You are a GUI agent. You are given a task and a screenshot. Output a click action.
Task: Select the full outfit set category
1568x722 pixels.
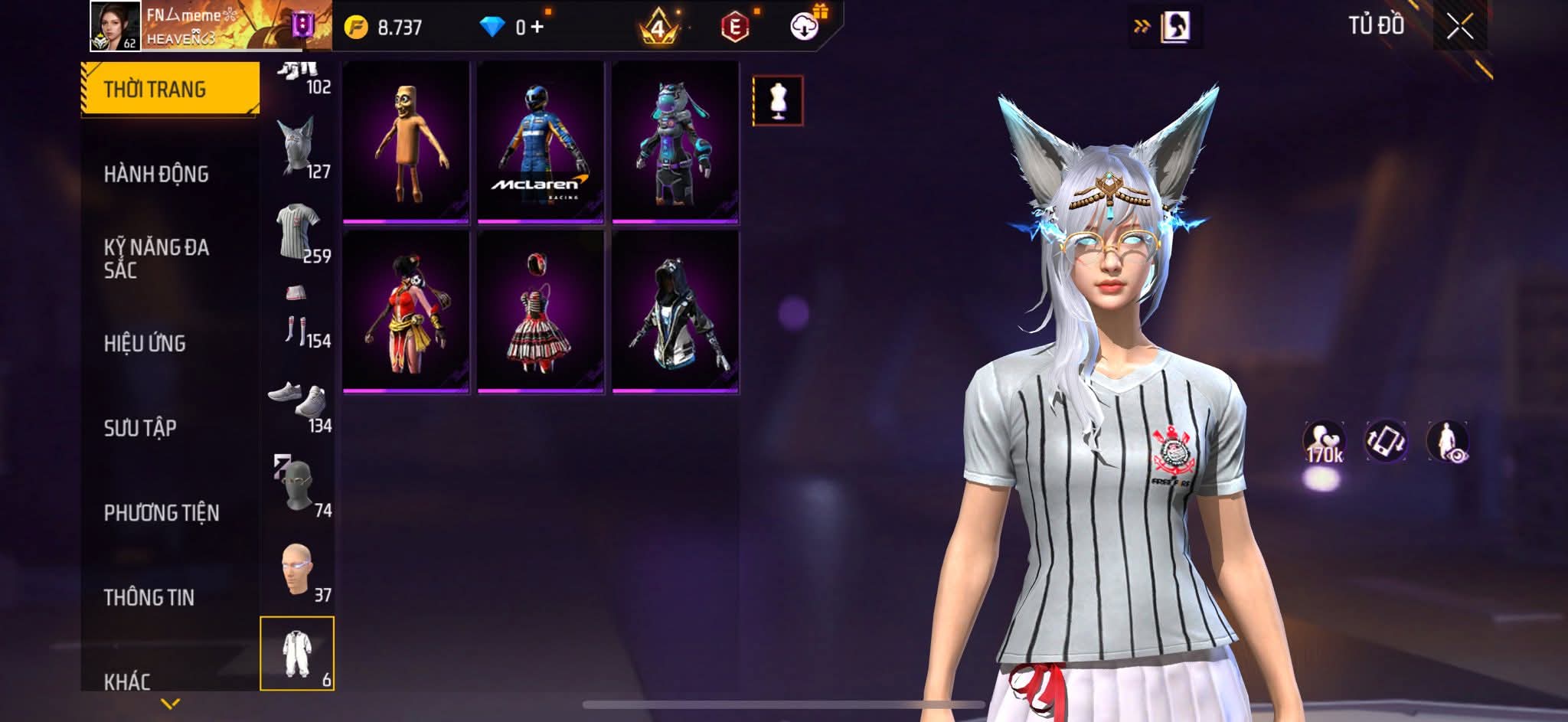click(x=297, y=653)
